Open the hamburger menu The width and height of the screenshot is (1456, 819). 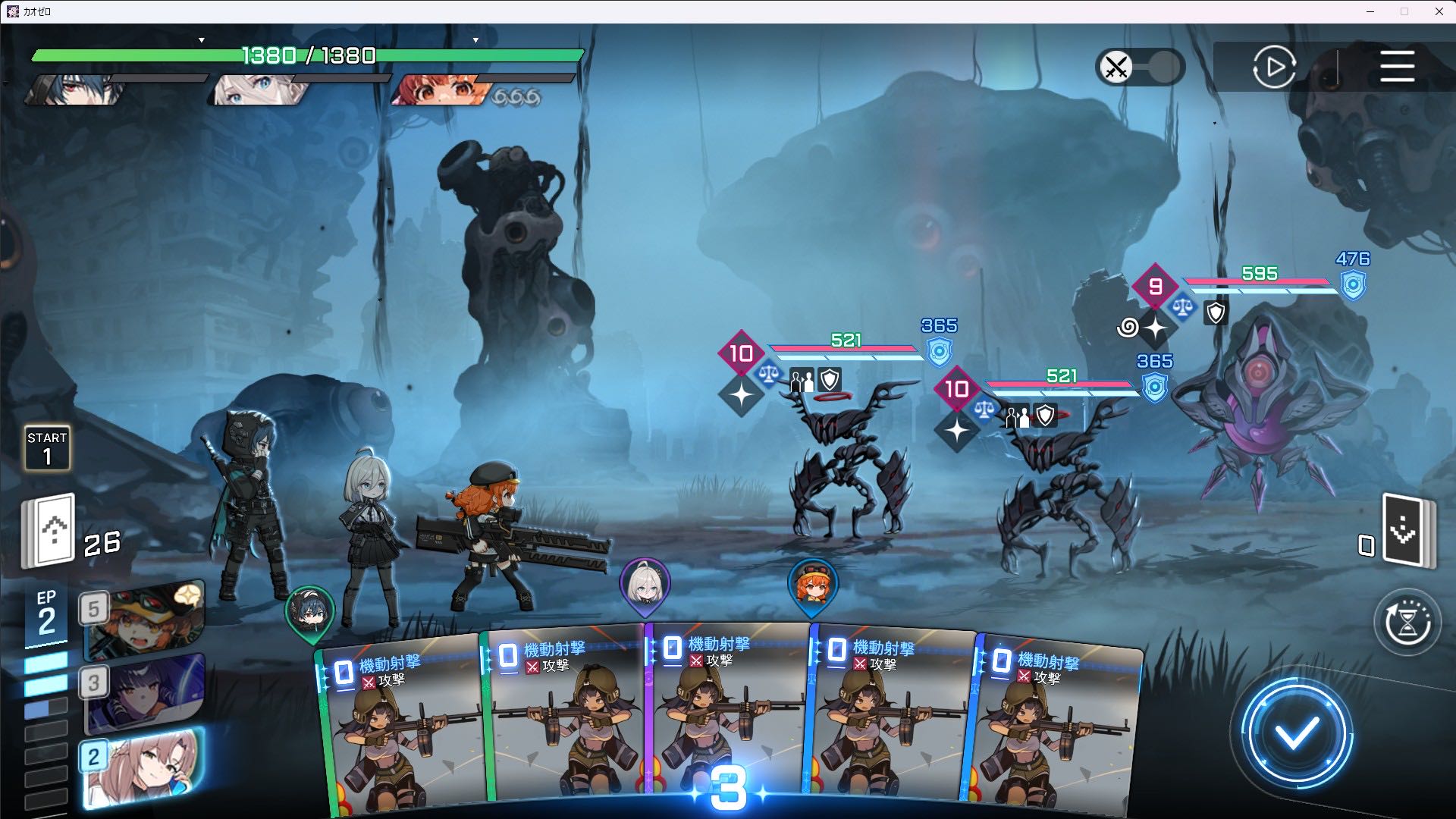1397,67
